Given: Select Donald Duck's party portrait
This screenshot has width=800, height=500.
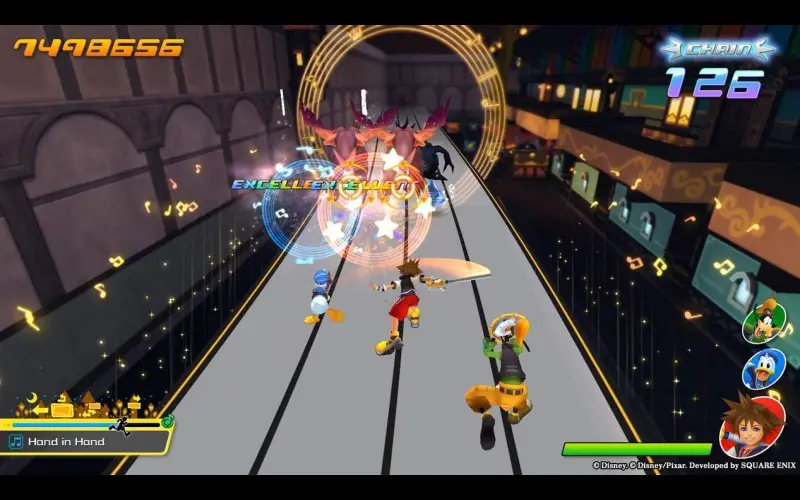Looking at the screenshot, I should click(763, 369).
